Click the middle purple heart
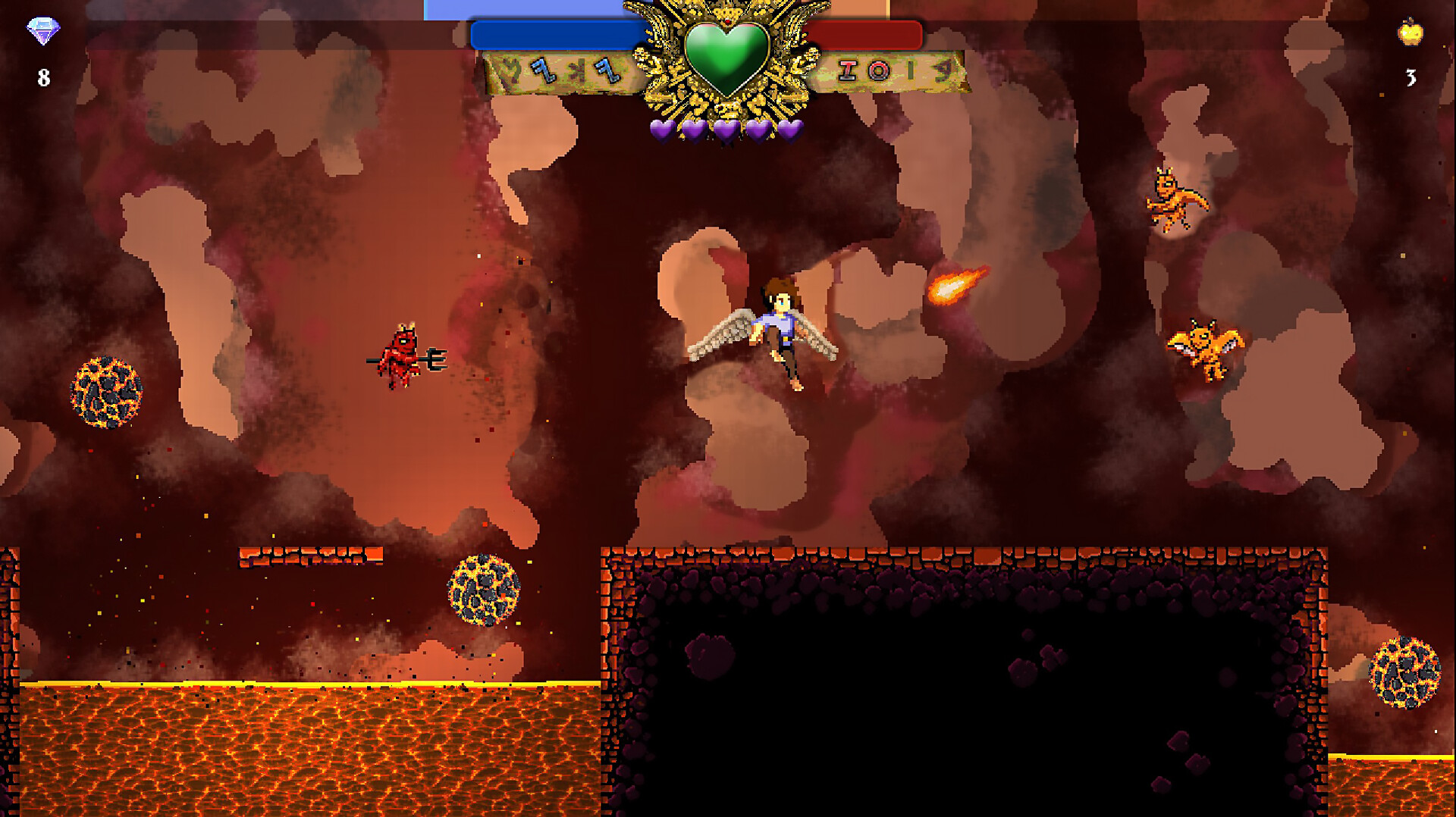Image resolution: width=1456 pixels, height=817 pixels. (724, 129)
